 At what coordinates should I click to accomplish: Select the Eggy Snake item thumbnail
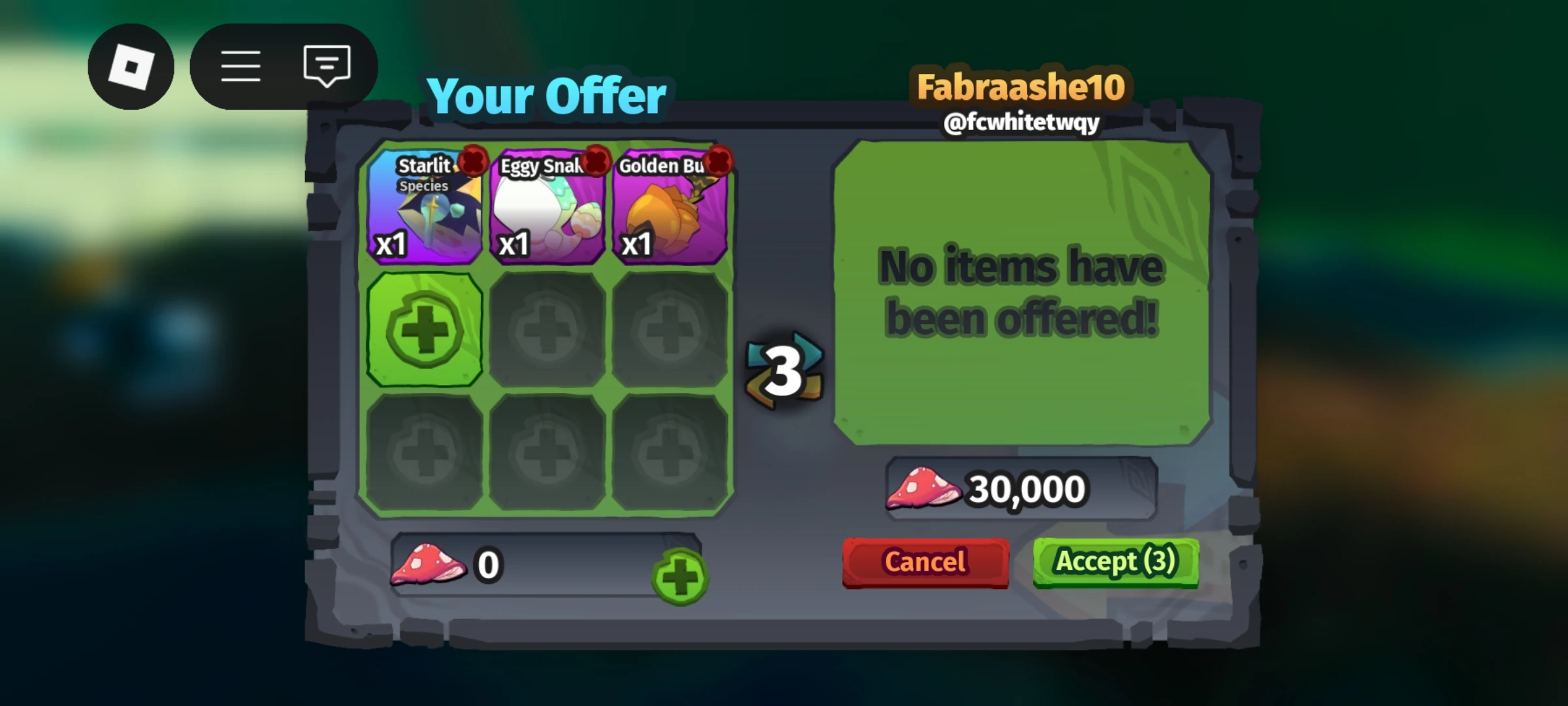click(547, 216)
